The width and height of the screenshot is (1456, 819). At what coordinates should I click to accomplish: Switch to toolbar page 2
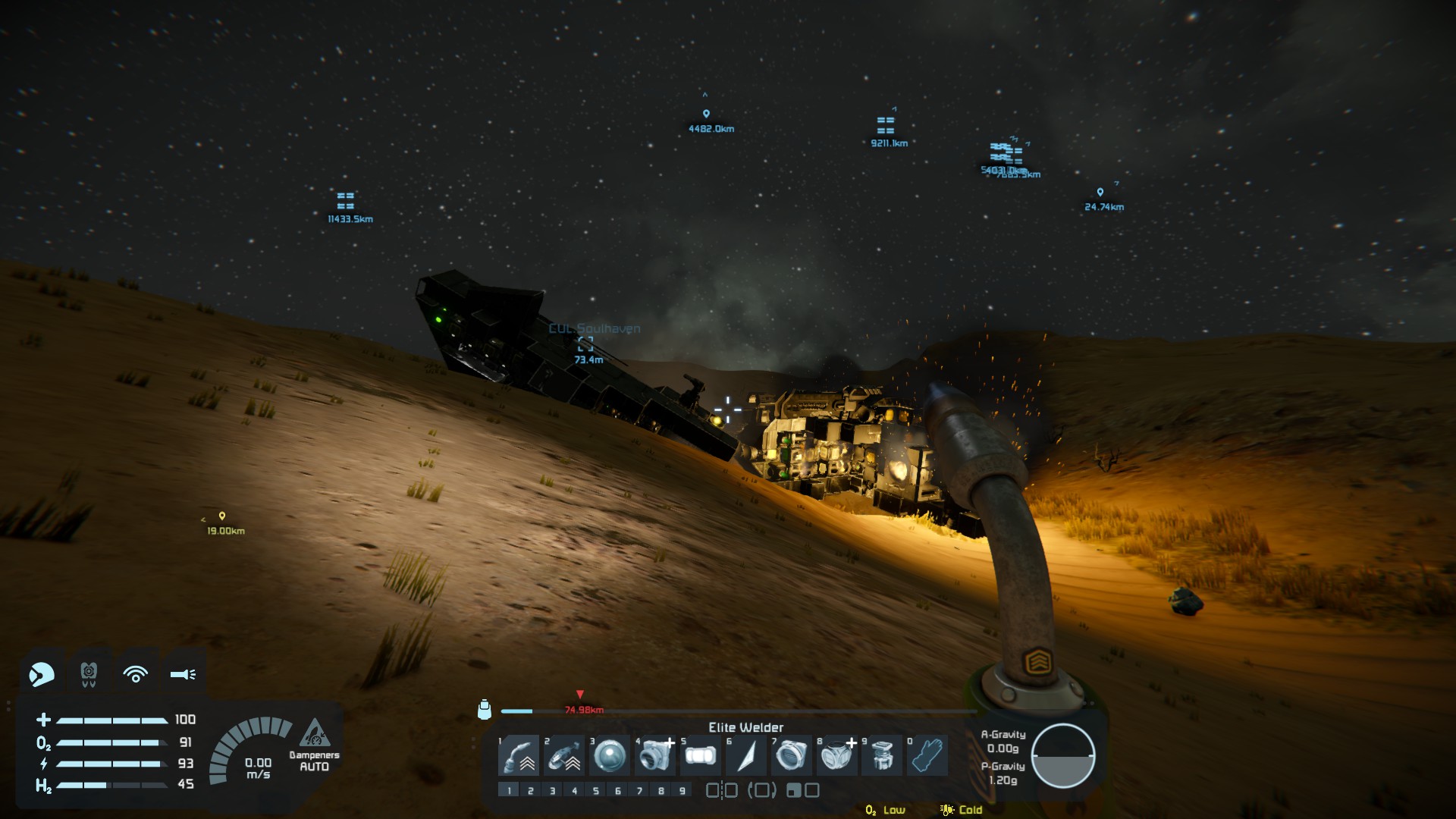click(531, 790)
